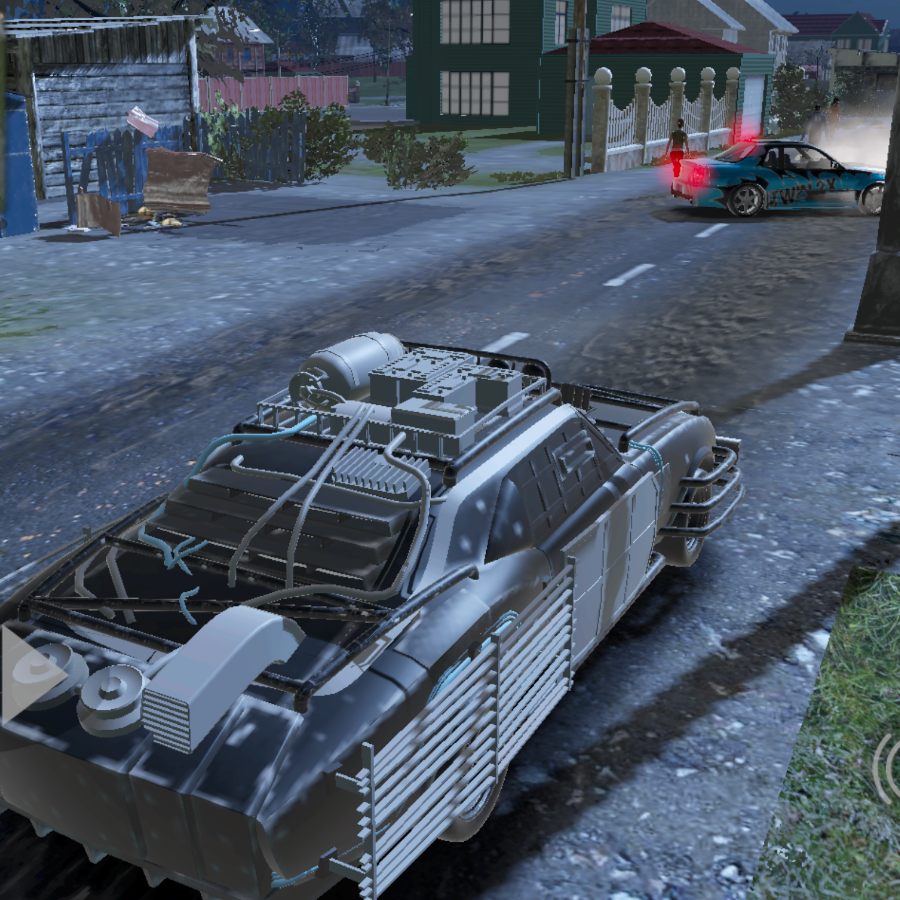Image resolution: width=900 pixels, height=900 pixels.
Task: Tap the partially visible curved-lines icon
Action: click(x=886, y=767)
